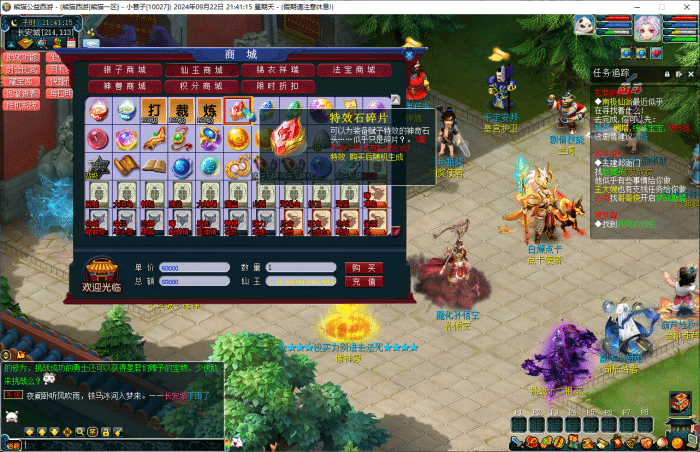
Task: Select the red 特效石碎片 gem slot
Action: (x=237, y=111)
